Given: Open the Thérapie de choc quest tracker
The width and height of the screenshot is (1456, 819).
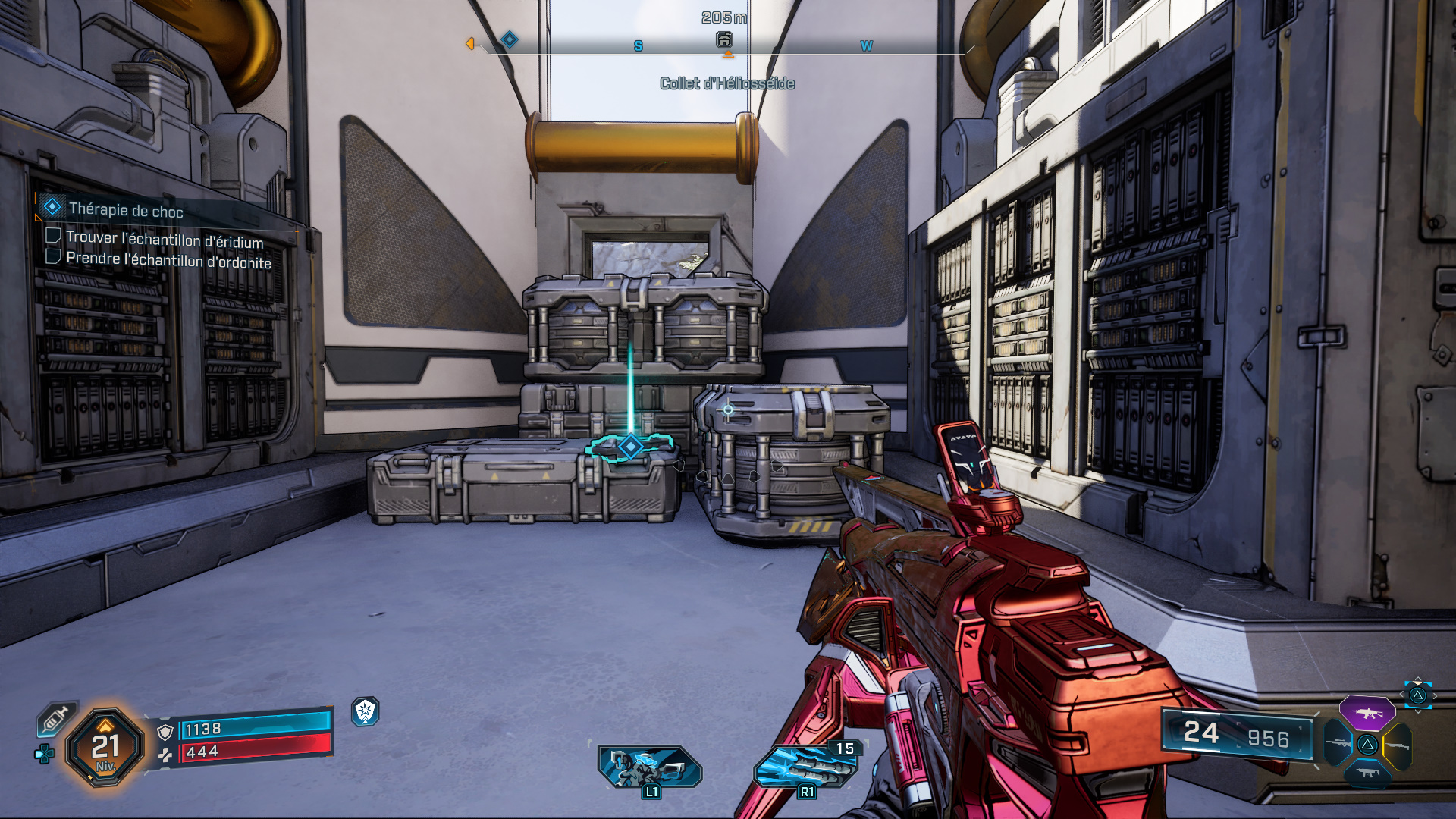Looking at the screenshot, I should coord(126,210).
